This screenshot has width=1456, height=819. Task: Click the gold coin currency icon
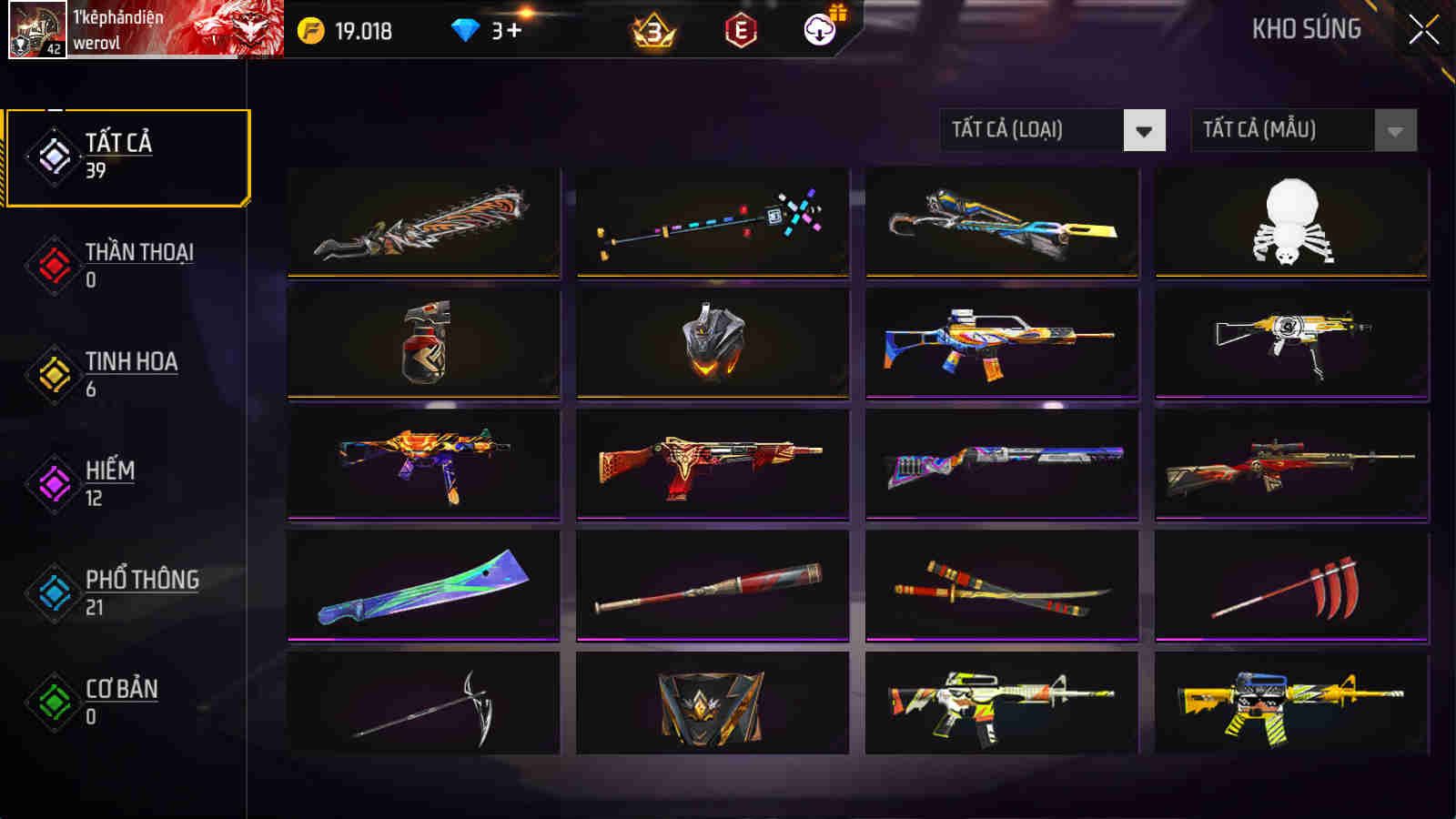[x=308, y=28]
